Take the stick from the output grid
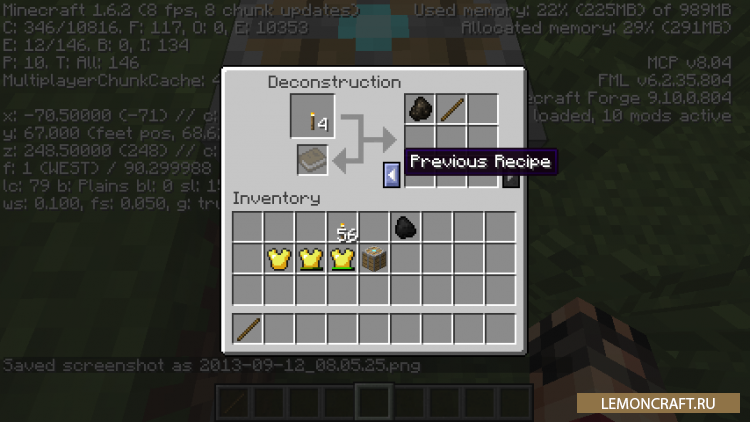The image size is (750, 422). point(450,109)
